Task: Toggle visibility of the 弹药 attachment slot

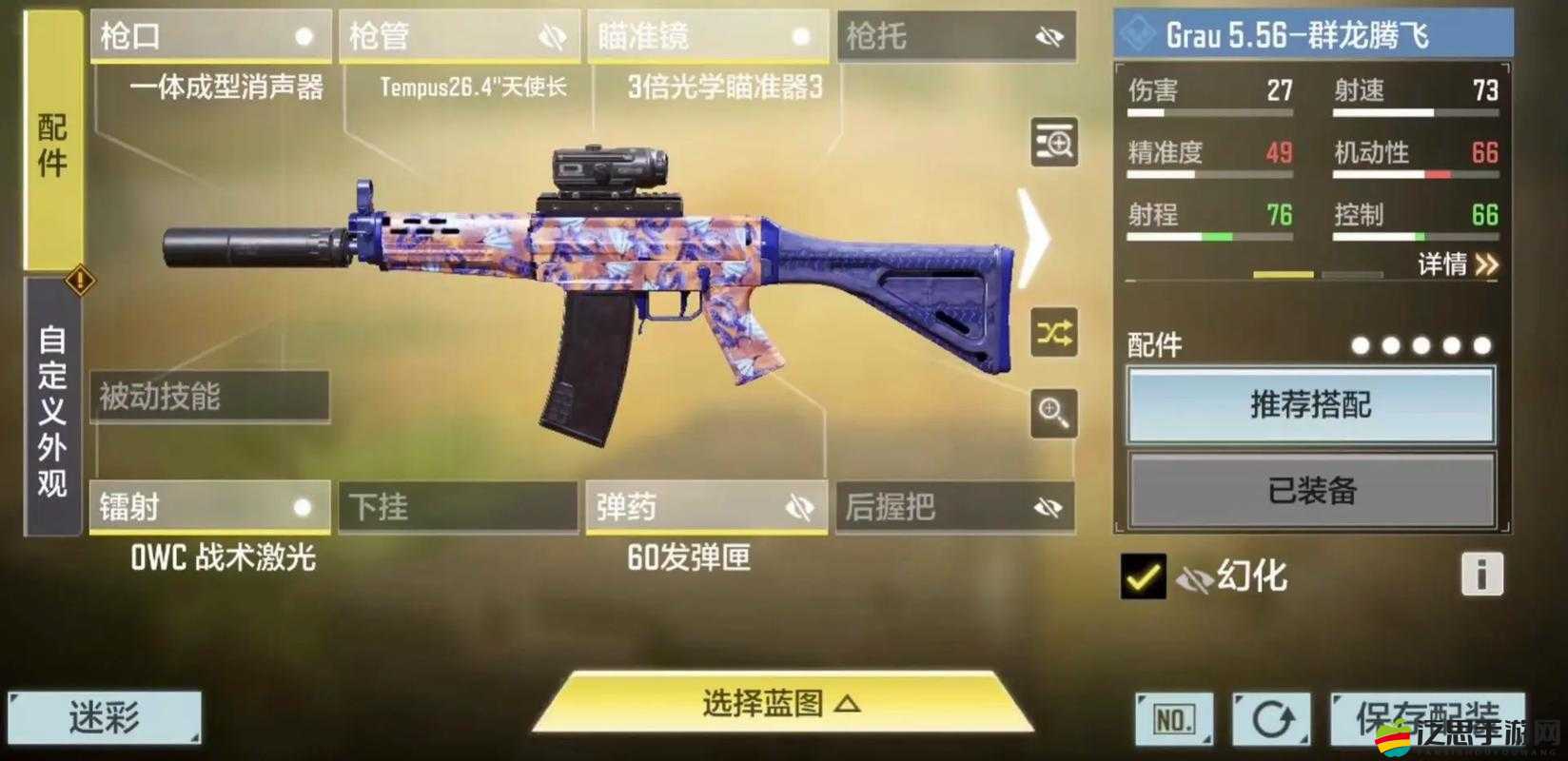Action: (799, 508)
